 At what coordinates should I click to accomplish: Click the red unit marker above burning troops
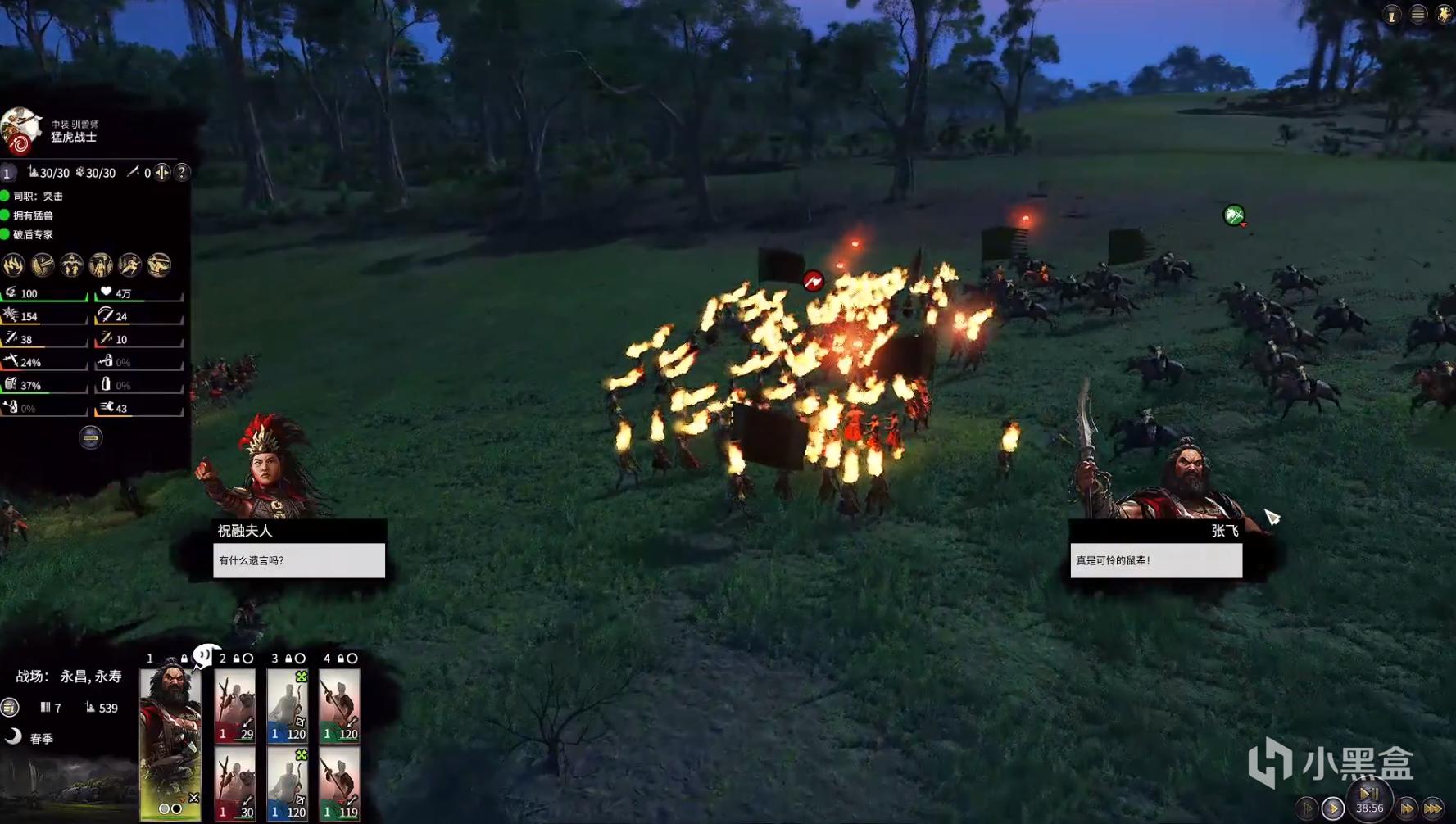pos(813,282)
